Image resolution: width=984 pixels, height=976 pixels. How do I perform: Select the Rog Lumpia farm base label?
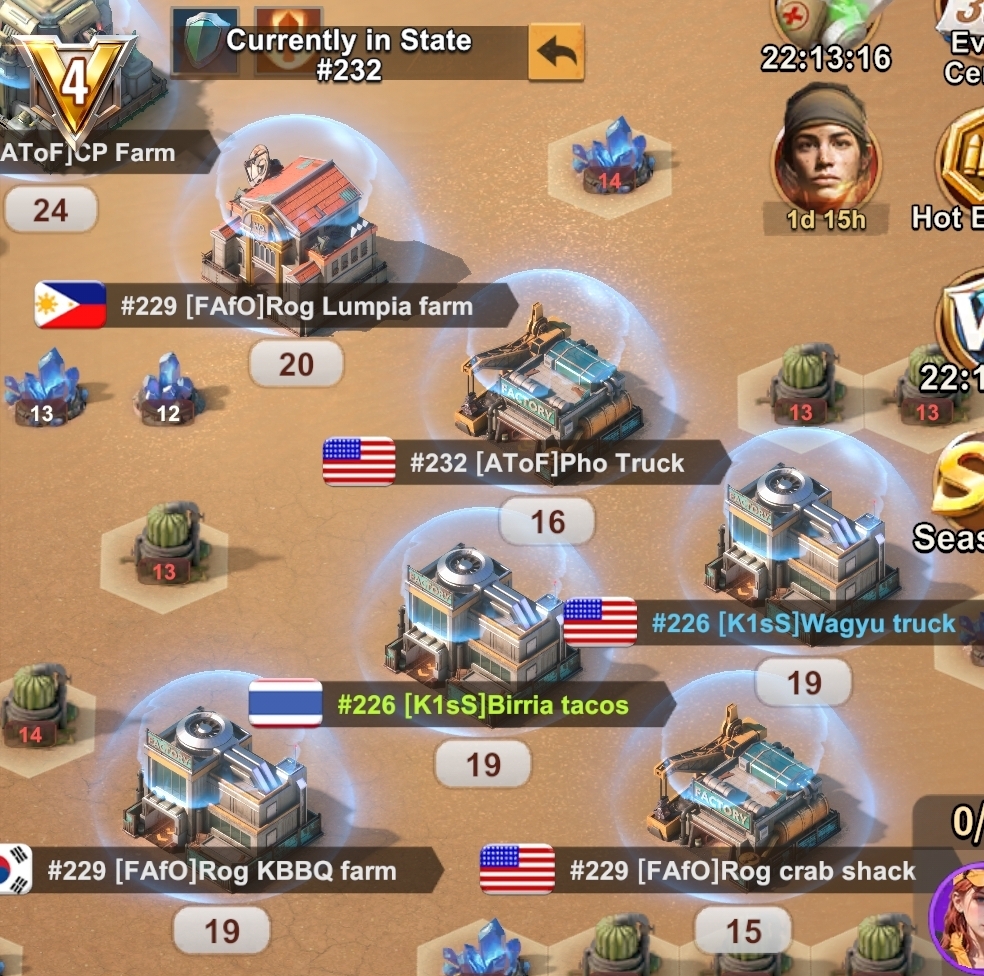(296, 306)
